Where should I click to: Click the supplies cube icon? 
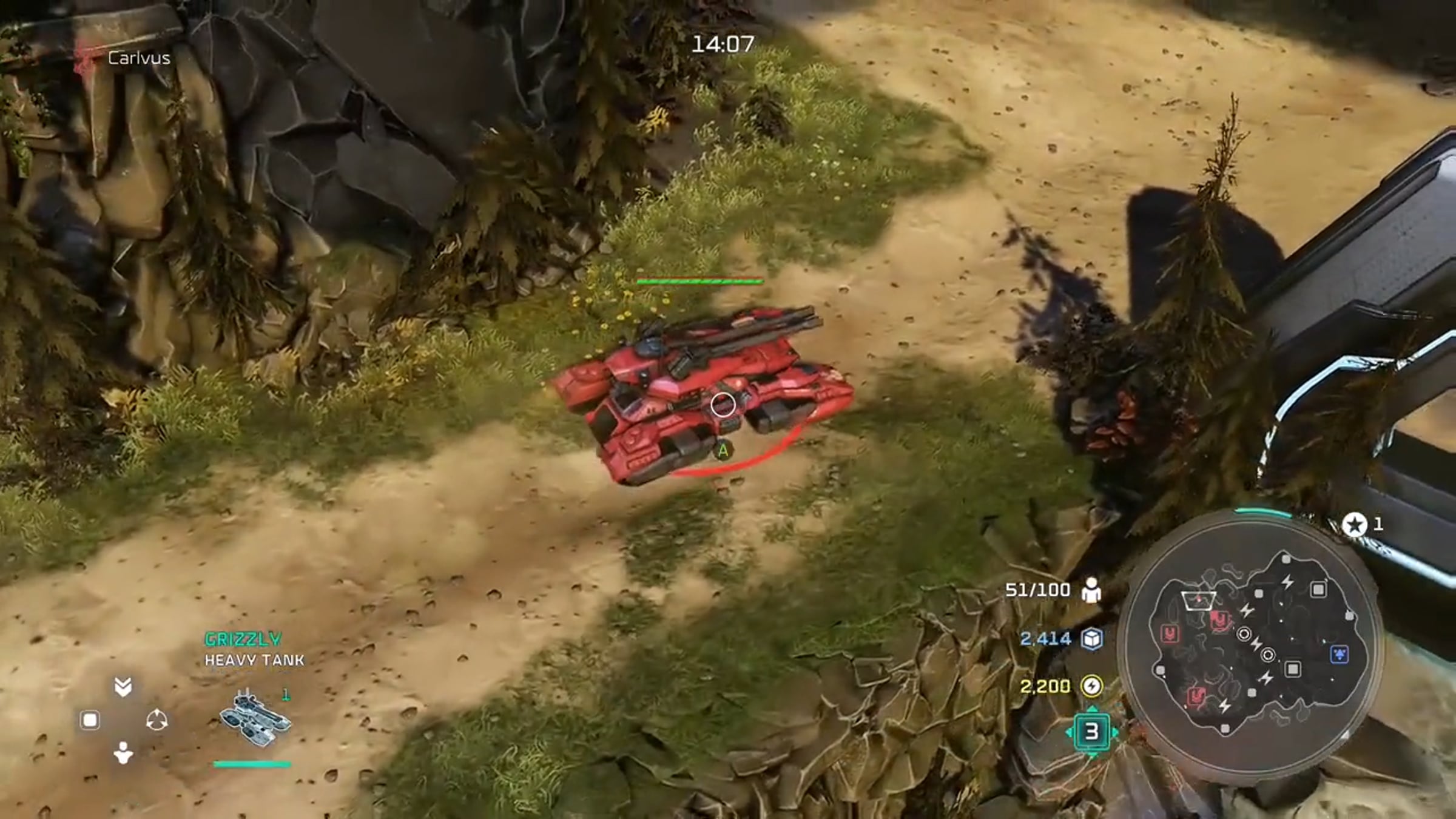1092,638
